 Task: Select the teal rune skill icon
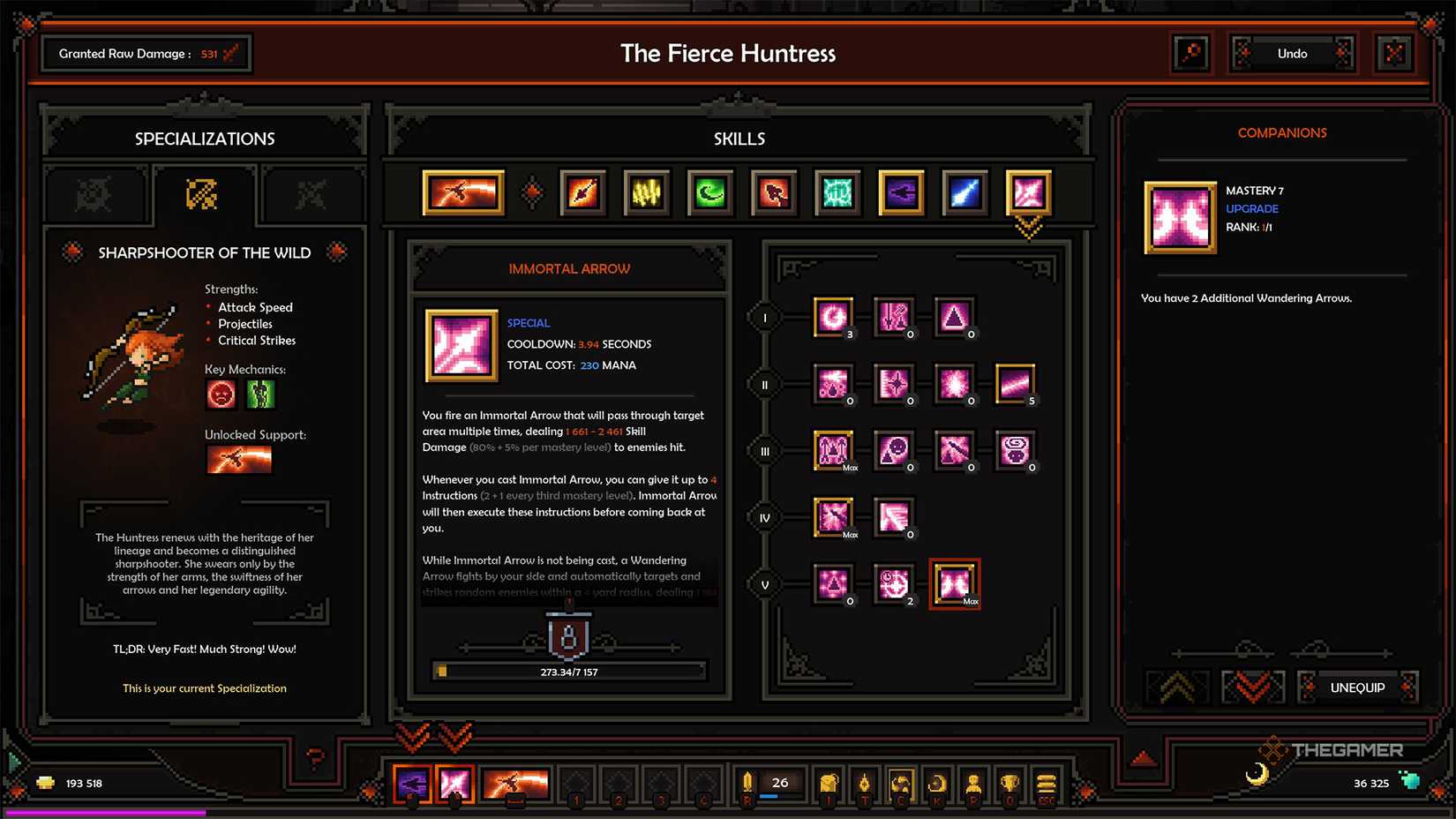pos(837,193)
